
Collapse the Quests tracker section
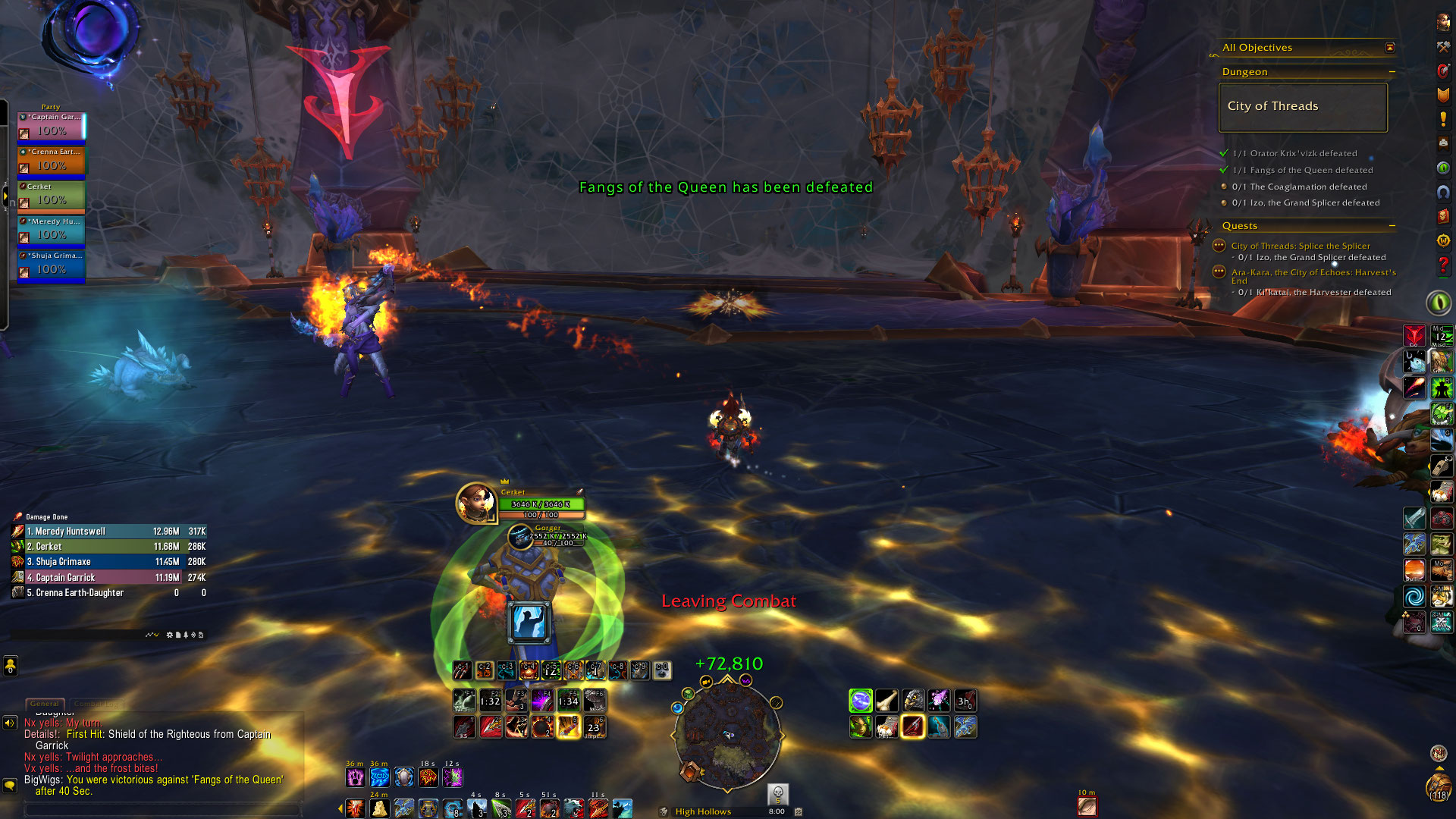click(1392, 226)
